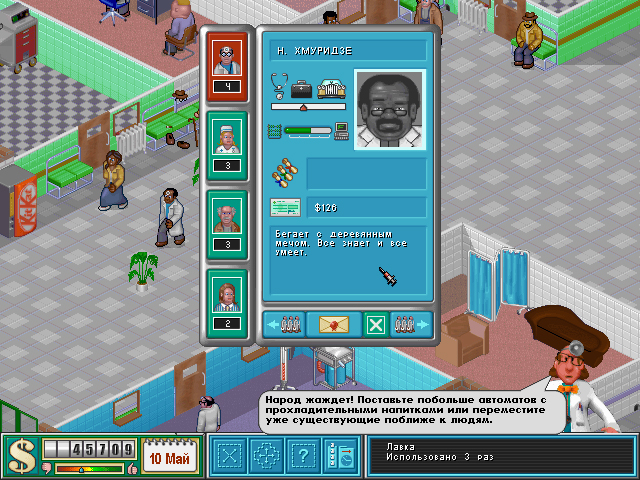This screenshot has height=480, width=640.
Task: Open the staff hiring toolbar button
Action: [338, 457]
